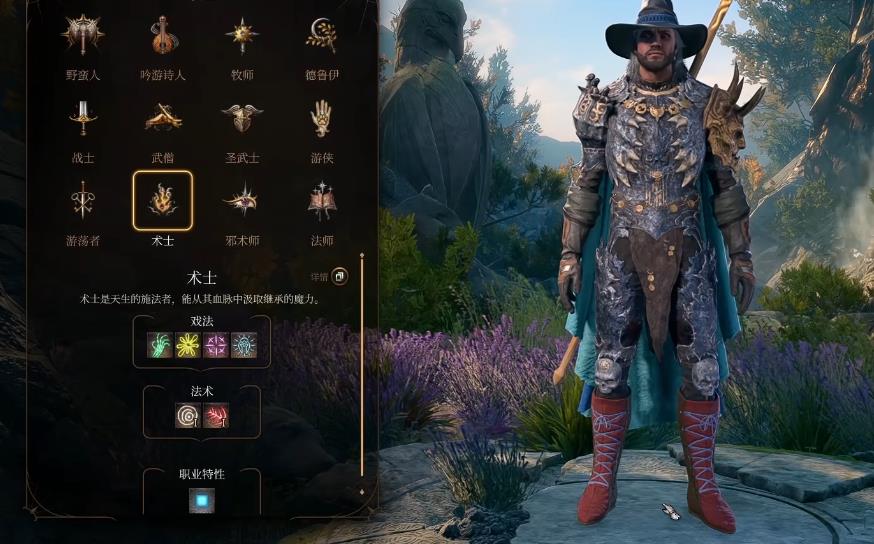Pick the 游荡者 (Rogue) class
874x544 pixels.
pyautogui.click(x=83, y=201)
